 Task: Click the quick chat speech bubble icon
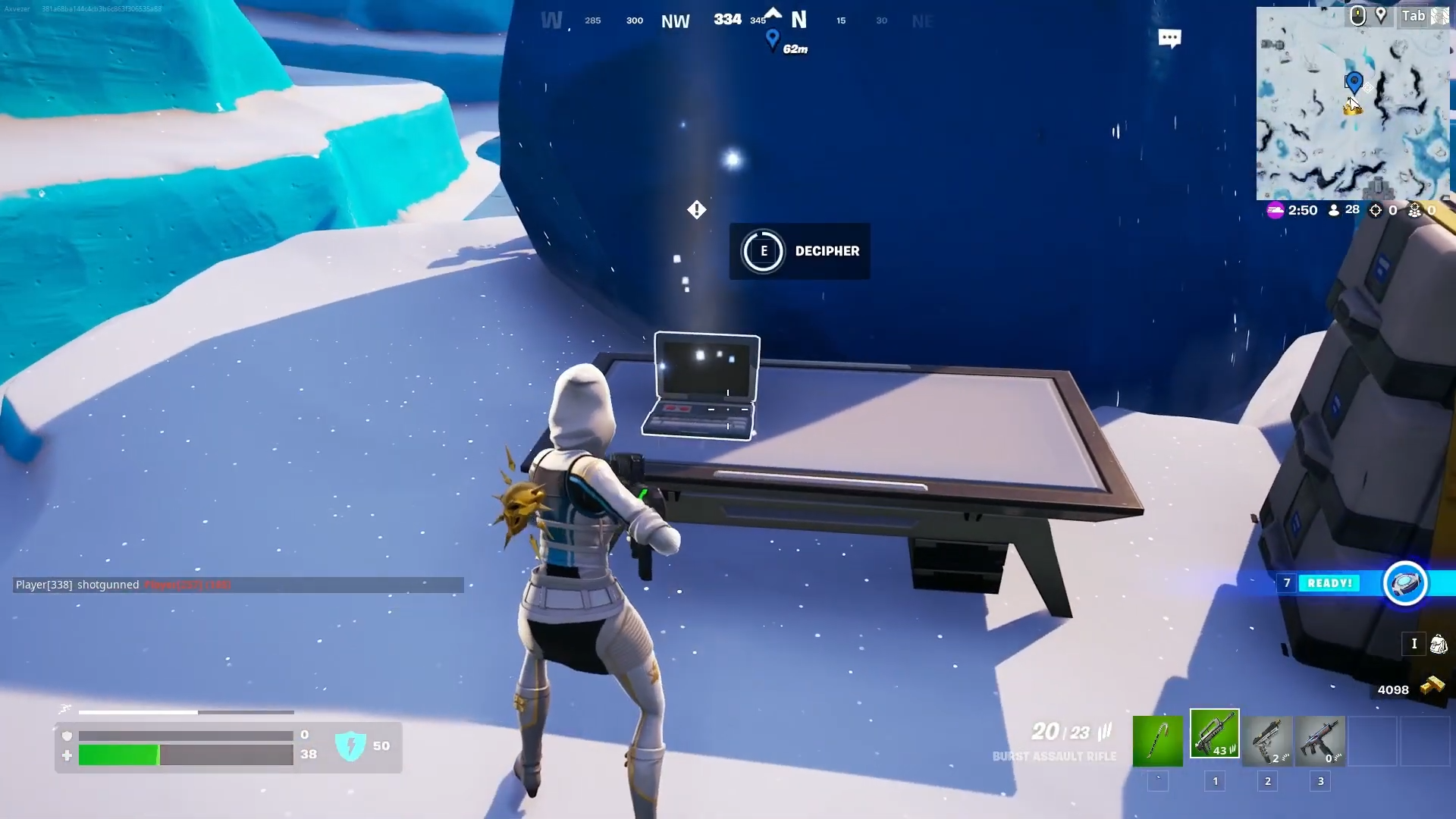pos(1170,37)
